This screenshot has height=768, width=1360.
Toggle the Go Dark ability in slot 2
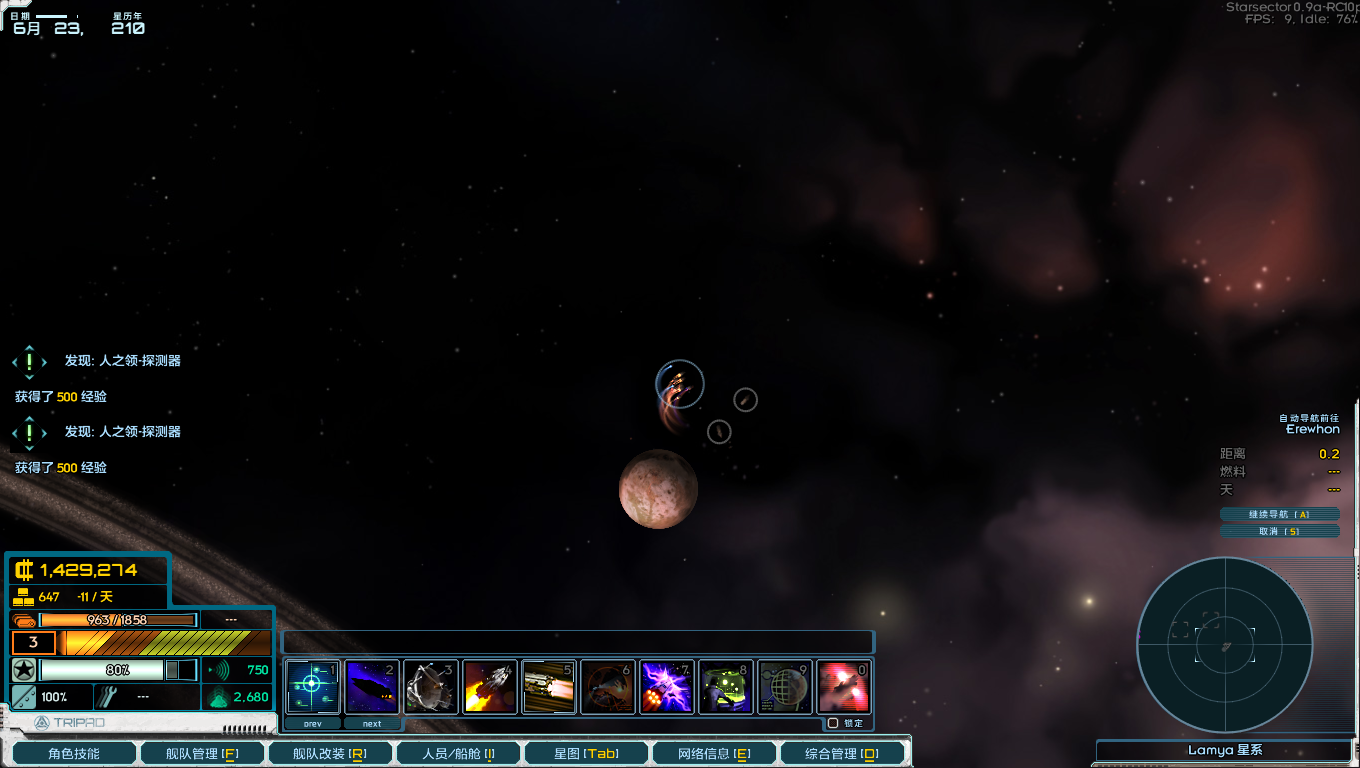(372, 686)
